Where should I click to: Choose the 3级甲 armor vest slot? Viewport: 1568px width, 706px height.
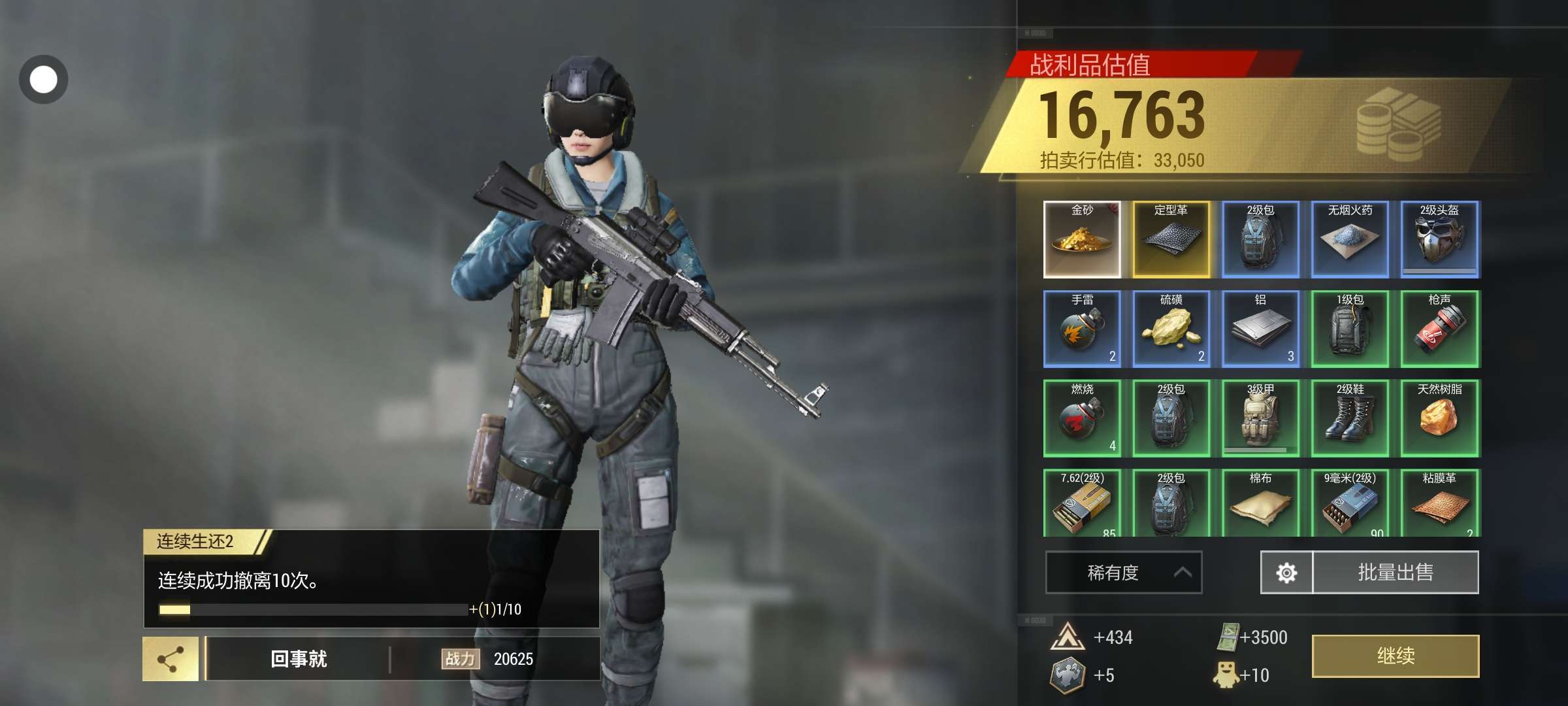pyautogui.click(x=1260, y=418)
